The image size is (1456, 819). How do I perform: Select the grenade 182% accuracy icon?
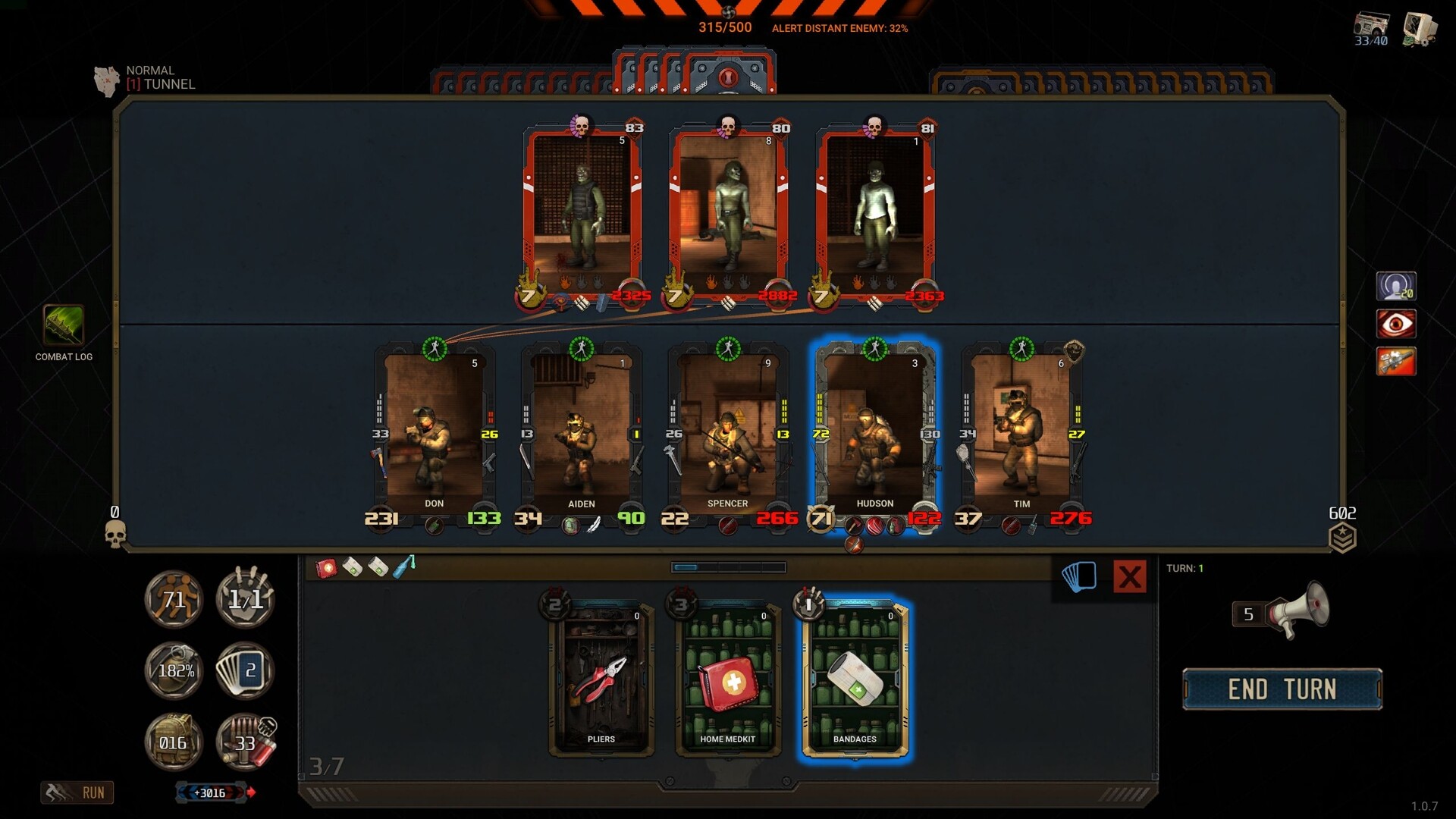(173, 670)
